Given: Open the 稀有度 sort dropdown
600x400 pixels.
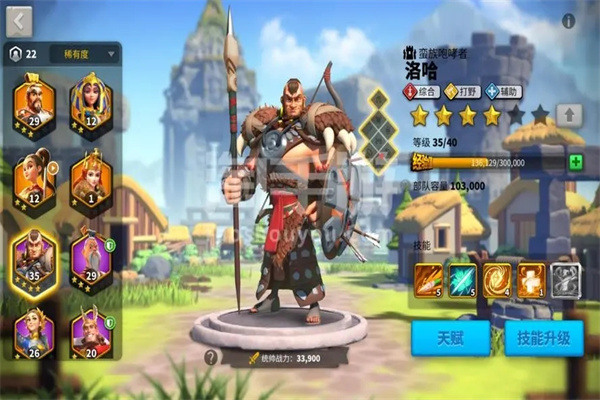Looking at the screenshot, I should click(x=84, y=53).
